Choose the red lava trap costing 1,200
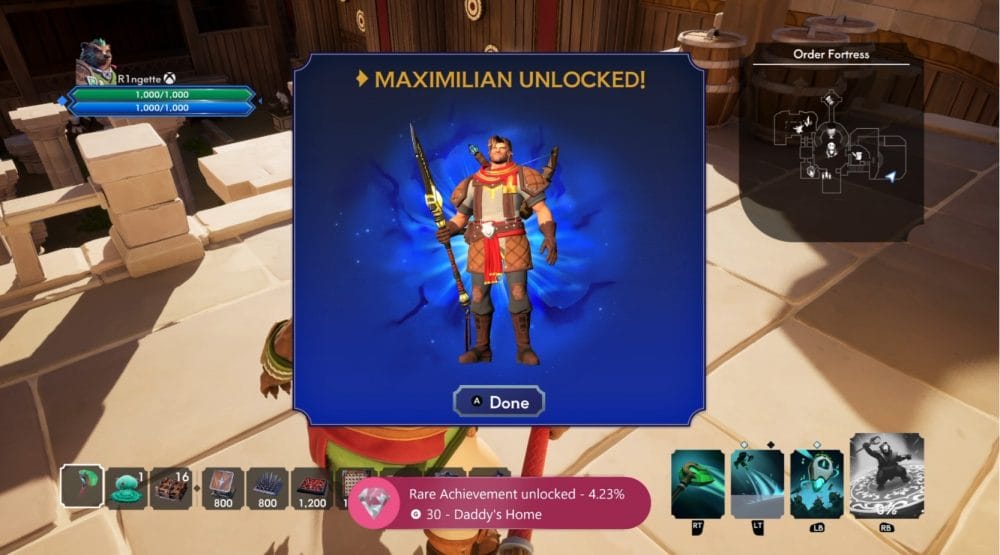 point(313,487)
